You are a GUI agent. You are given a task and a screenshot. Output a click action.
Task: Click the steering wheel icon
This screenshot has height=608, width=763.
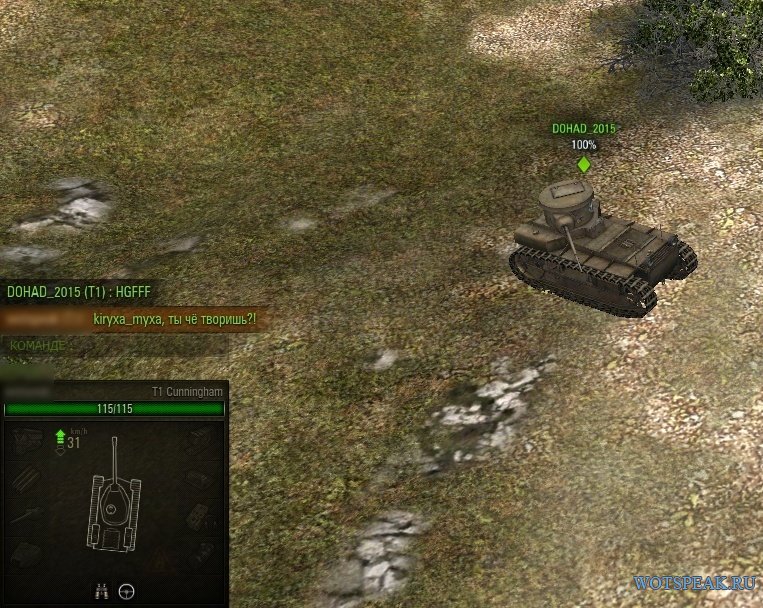[x=126, y=591]
